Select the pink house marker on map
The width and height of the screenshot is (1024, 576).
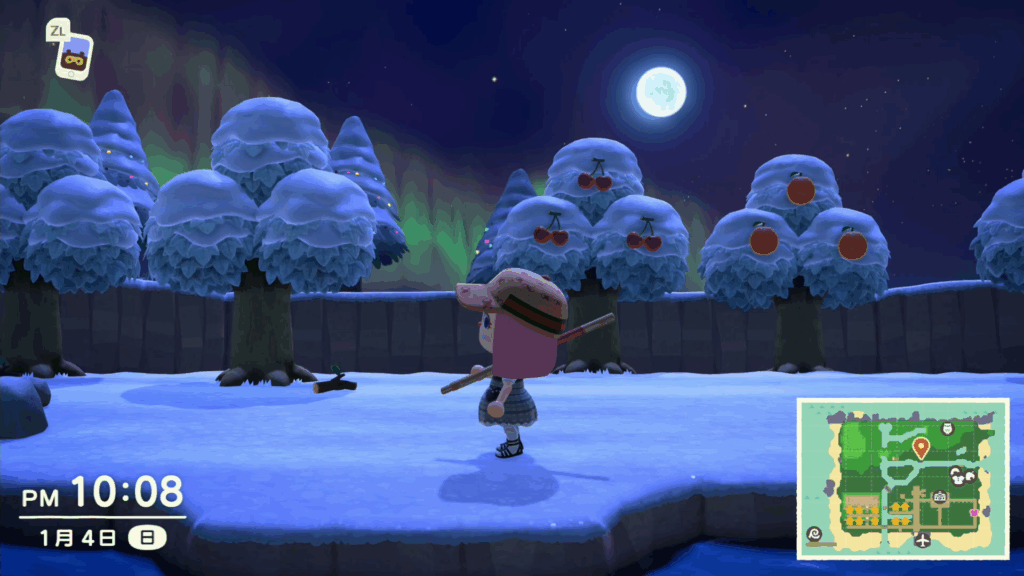(973, 514)
